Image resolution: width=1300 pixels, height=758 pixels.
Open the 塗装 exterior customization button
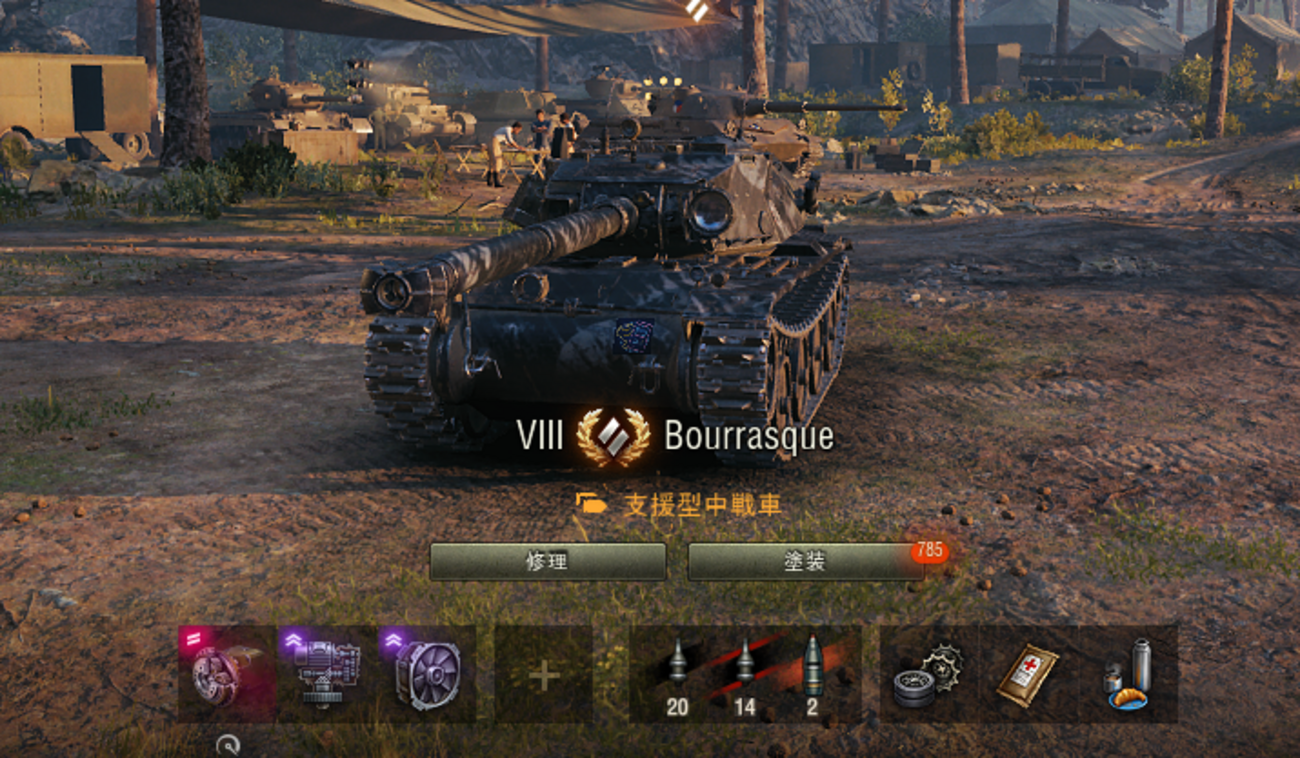[806, 562]
